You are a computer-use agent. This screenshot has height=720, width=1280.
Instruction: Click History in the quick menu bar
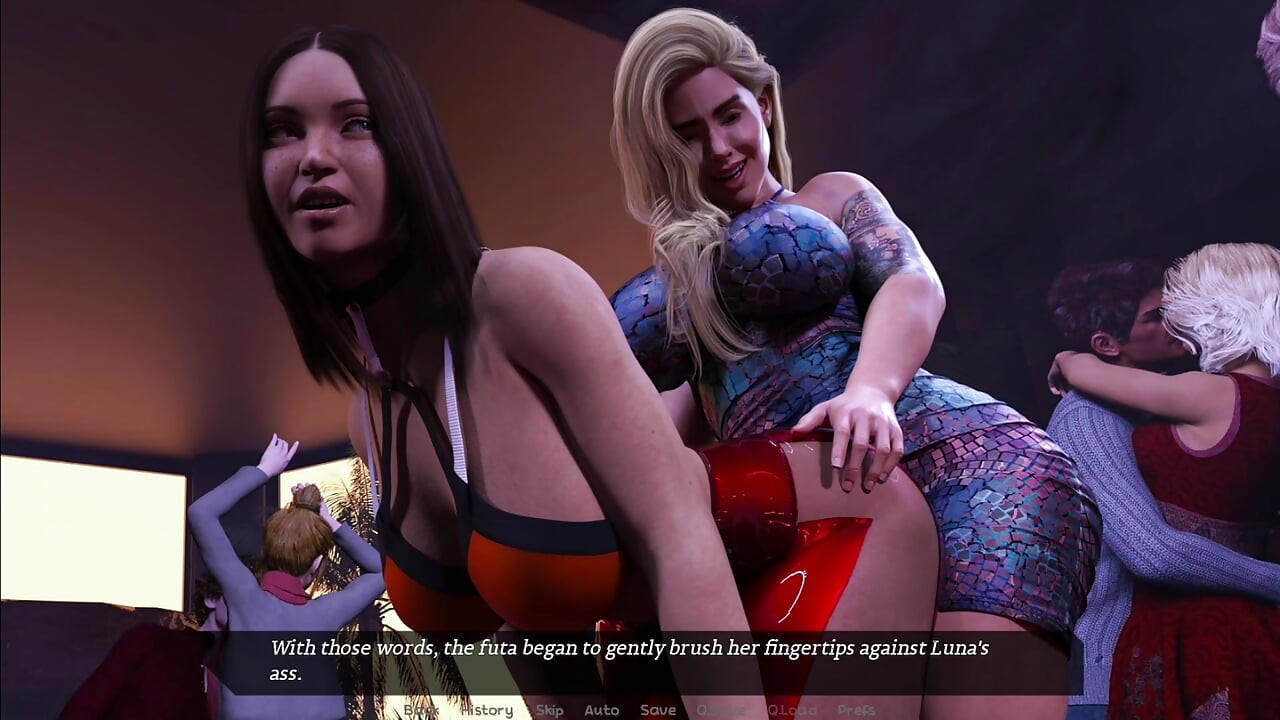tap(487, 710)
